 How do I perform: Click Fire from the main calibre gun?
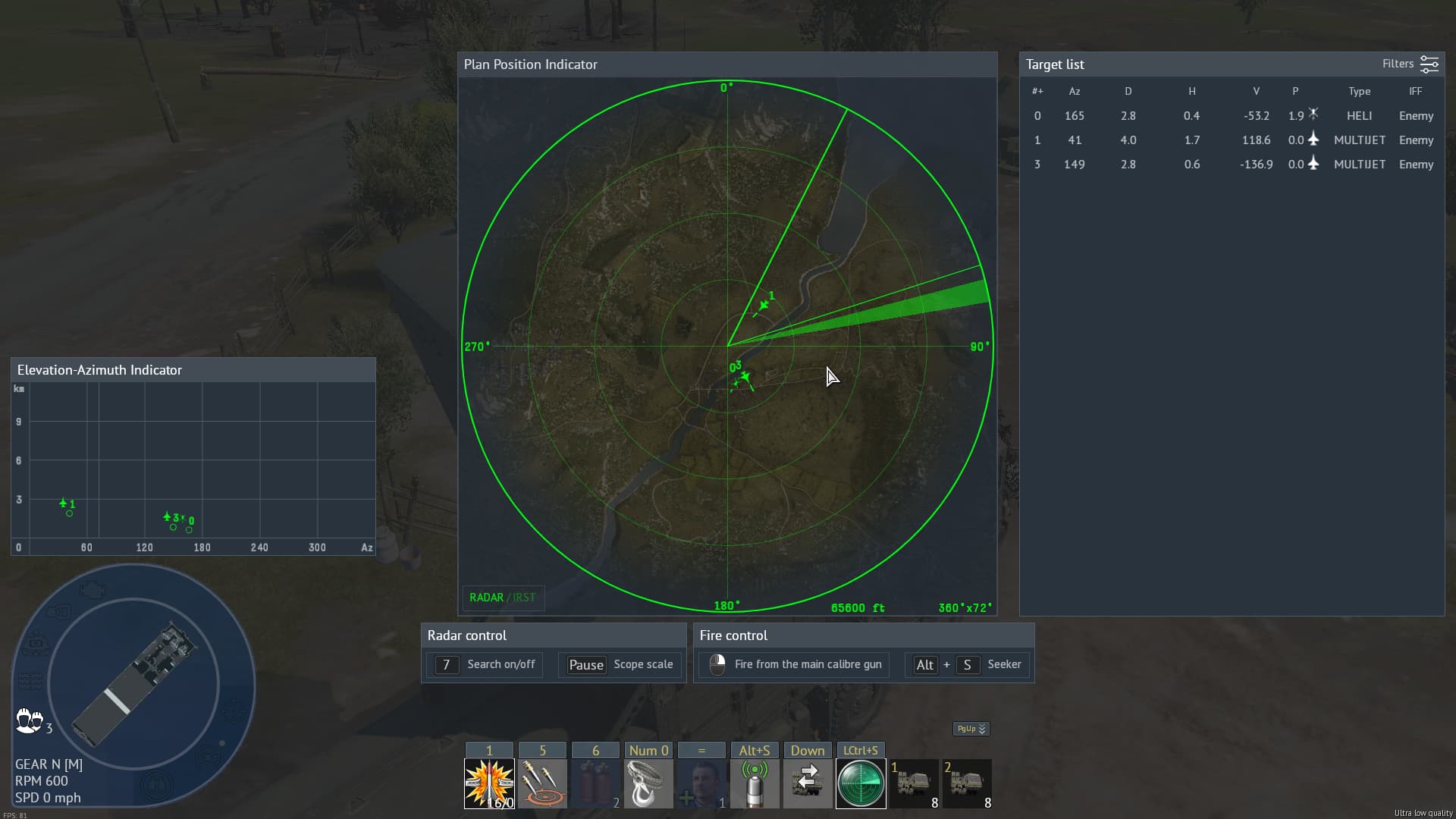coord(806,664)
